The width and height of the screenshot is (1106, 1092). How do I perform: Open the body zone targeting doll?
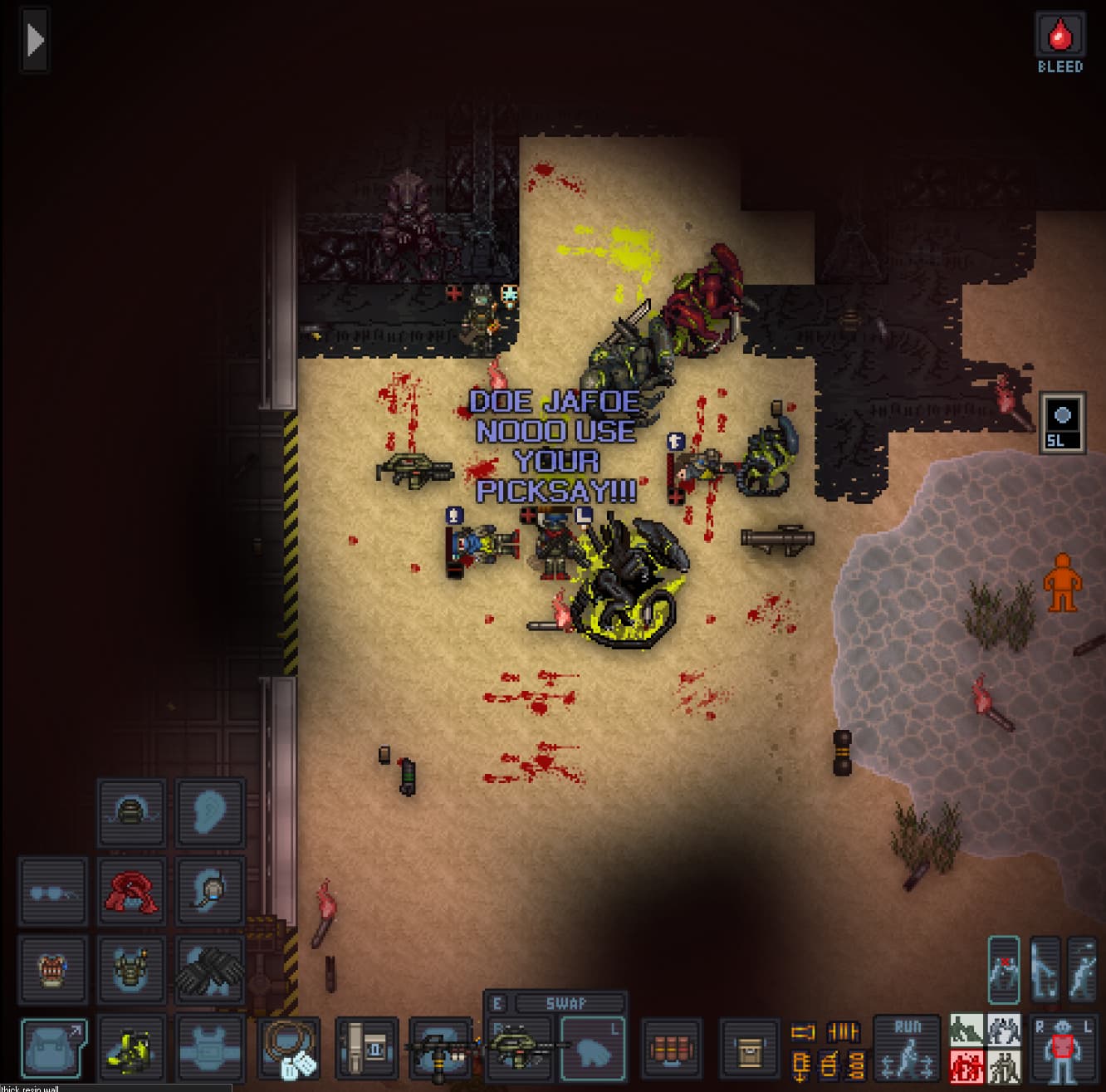[x=1063, y=1048]
